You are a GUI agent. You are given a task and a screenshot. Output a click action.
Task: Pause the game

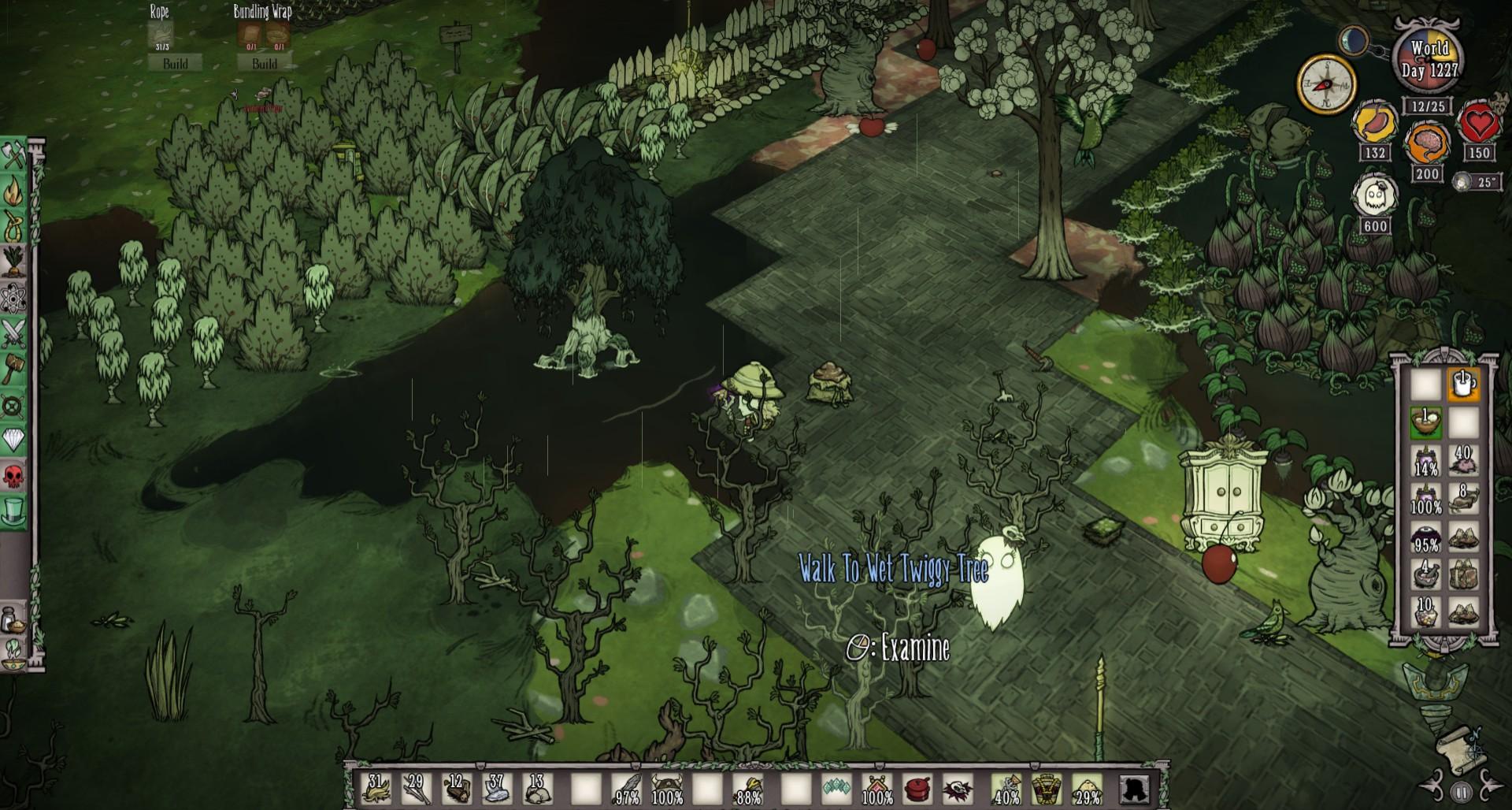coord(1461,793)
